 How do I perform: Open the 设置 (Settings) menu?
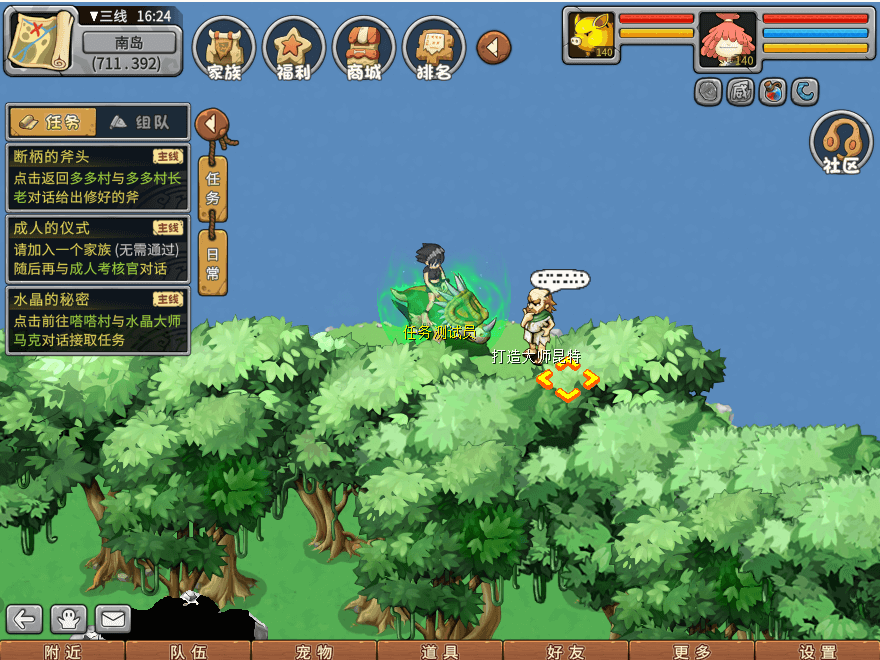coord(818,651)
